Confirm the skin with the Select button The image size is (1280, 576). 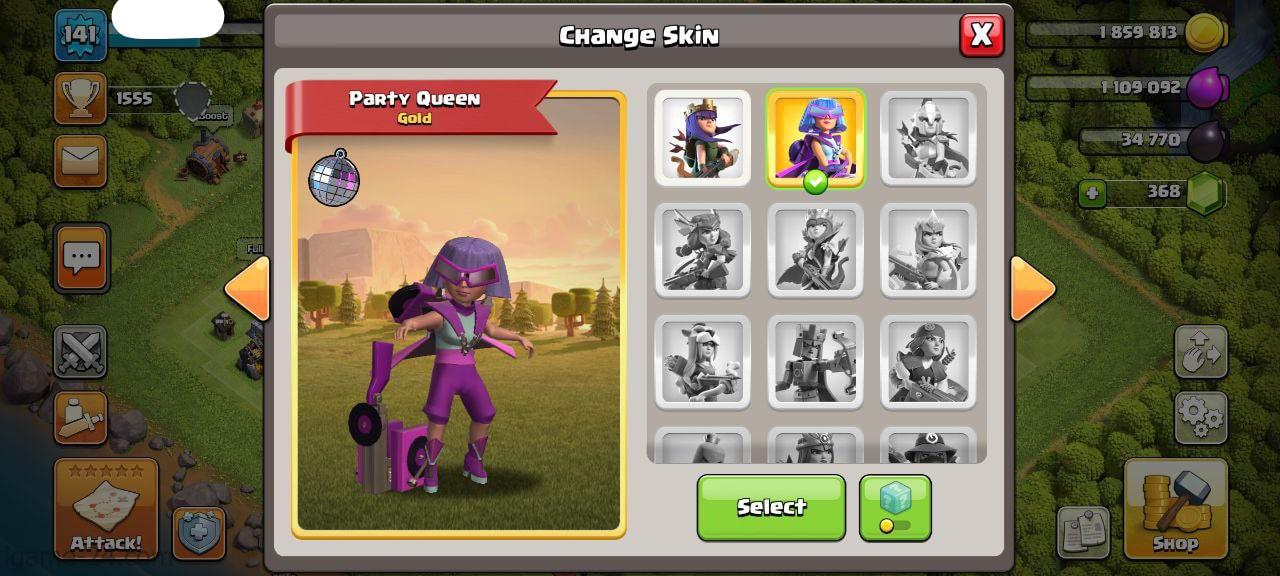(771, 507)
